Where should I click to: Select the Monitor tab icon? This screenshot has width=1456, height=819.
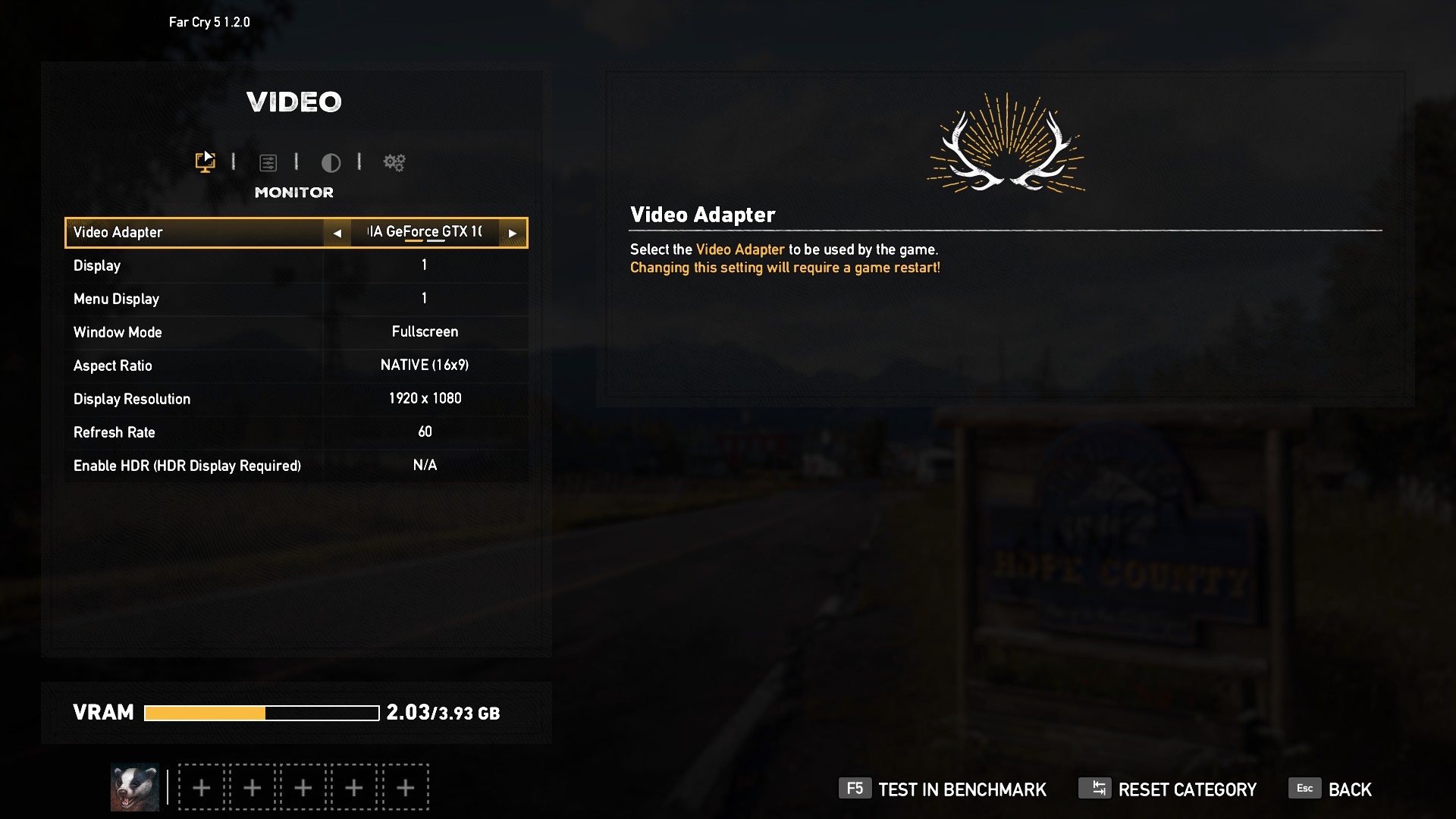[205, 162]
